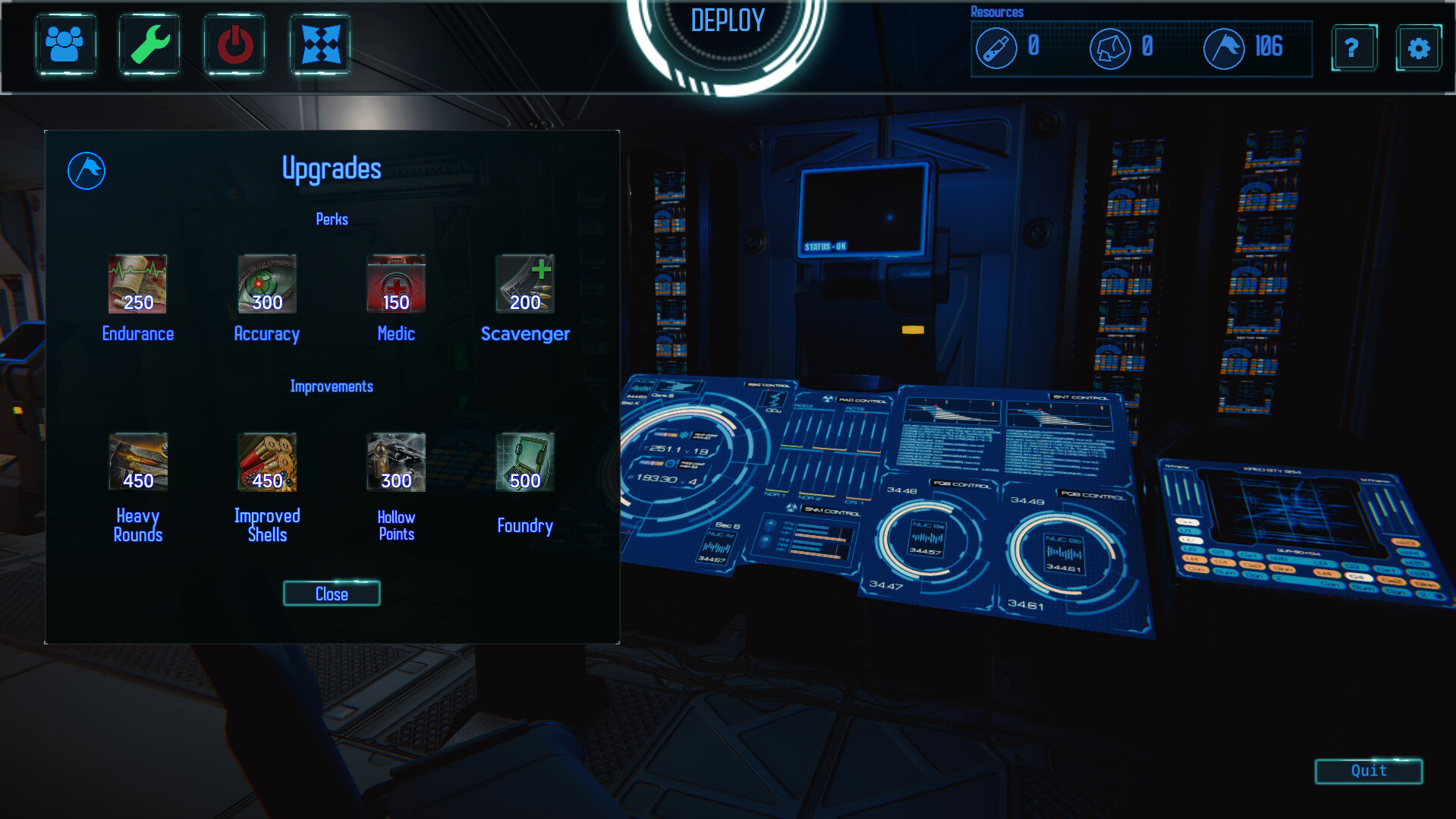Select the Endurance perk icon
The width and height of the screenshot is (1456, 819).
137,285
